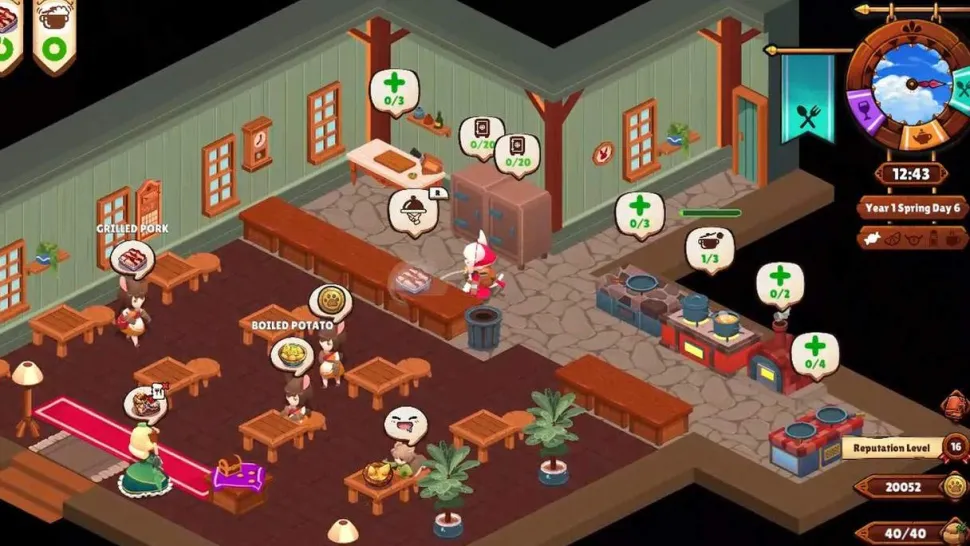Select the Boiled Potato order bubble

coord(291,353)
